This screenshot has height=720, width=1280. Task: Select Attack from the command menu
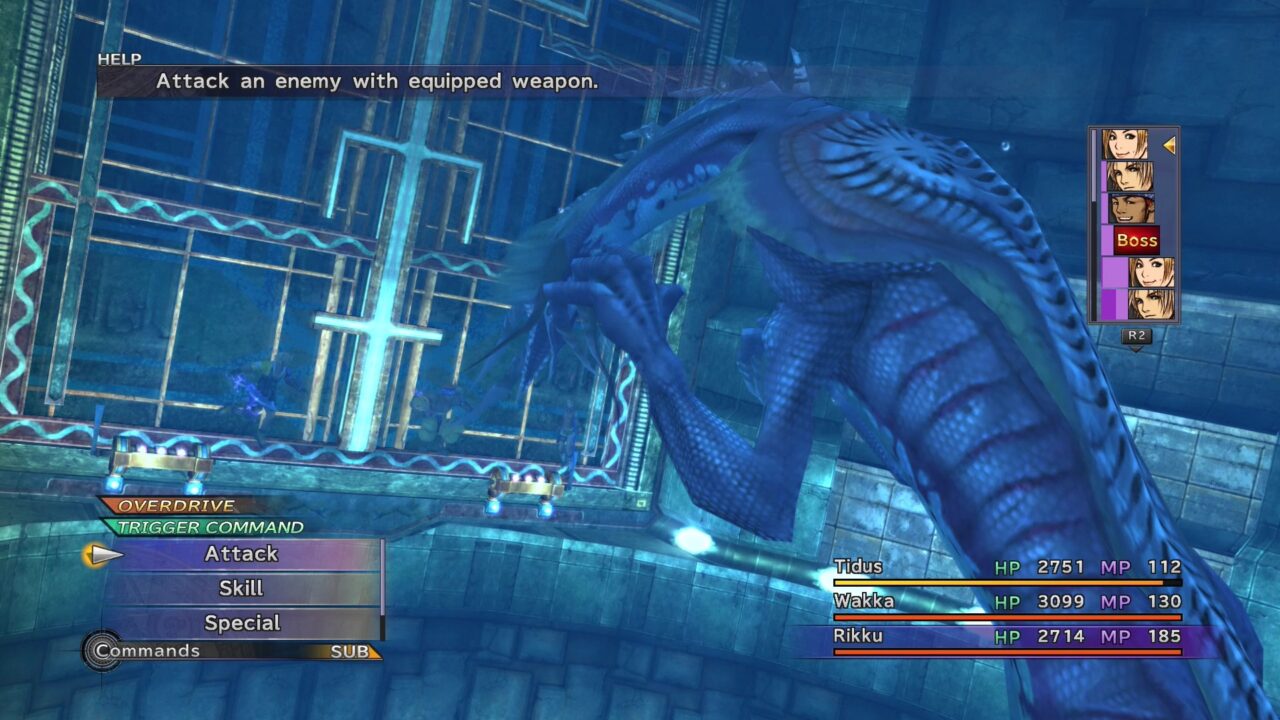pos(240,554)
